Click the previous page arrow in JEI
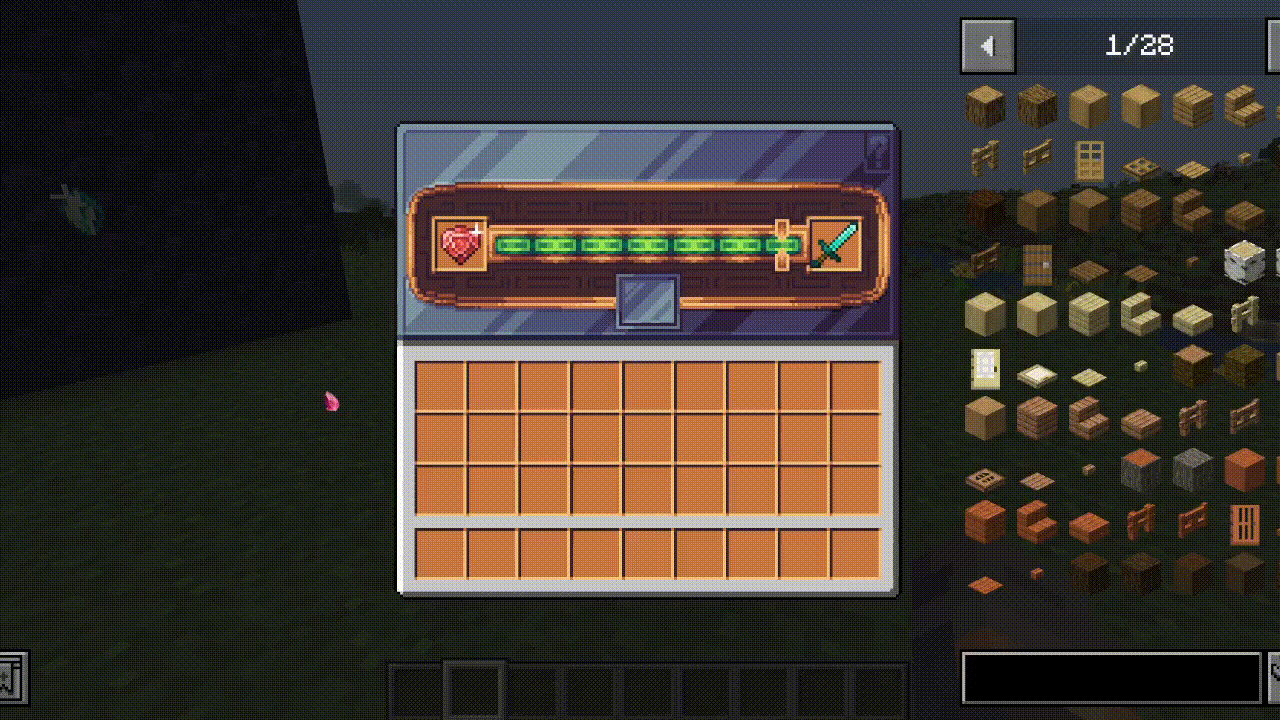Image resolution: width=1280 pixels, height=720 pixels. tap(987, 45)
